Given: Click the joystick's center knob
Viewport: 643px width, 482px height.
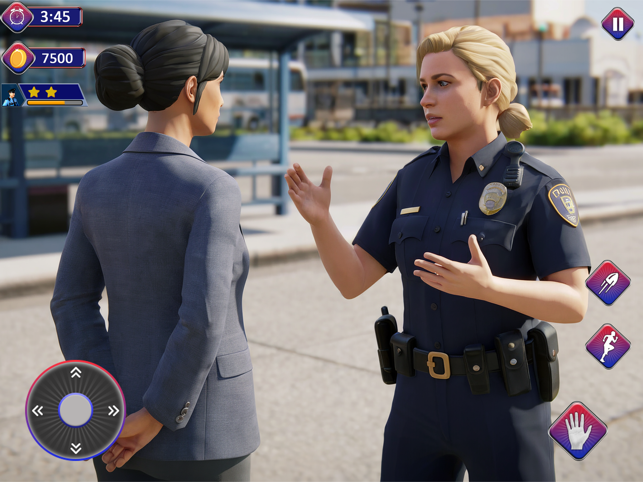Looking at the screenshot, I should [75, 410].
